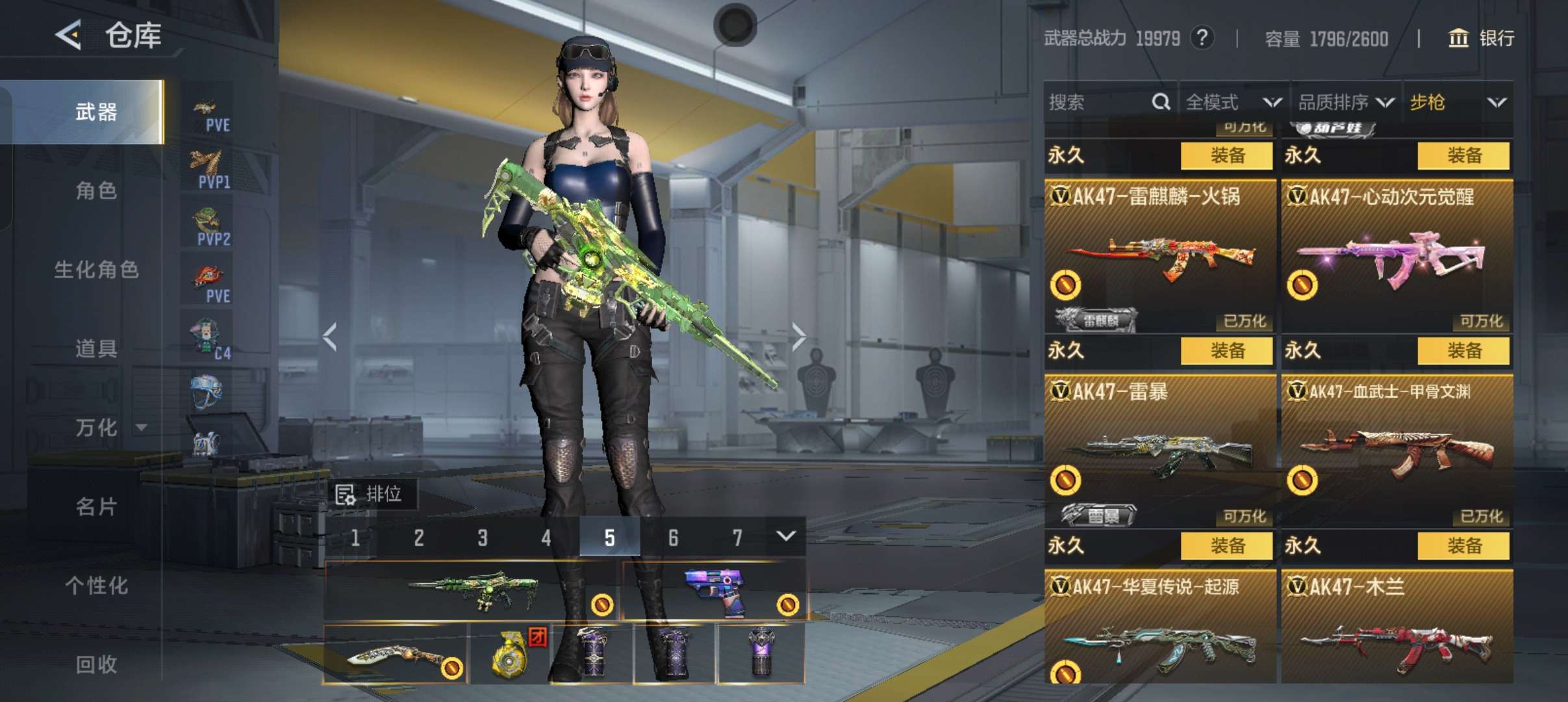
Task: Open the 排位 loadout mode button
Action: pos(372,495)
